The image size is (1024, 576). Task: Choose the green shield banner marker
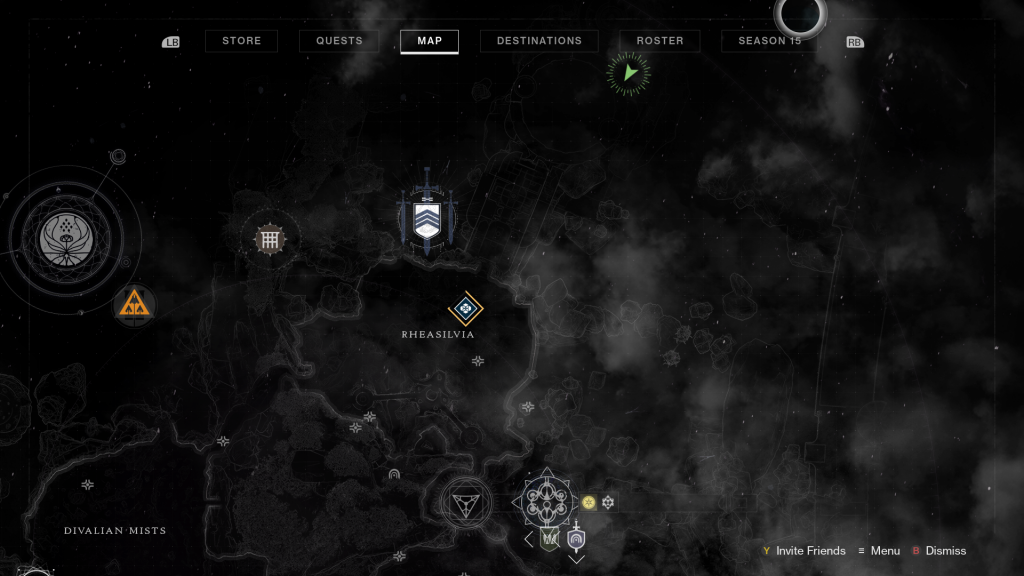coord(549,538)
